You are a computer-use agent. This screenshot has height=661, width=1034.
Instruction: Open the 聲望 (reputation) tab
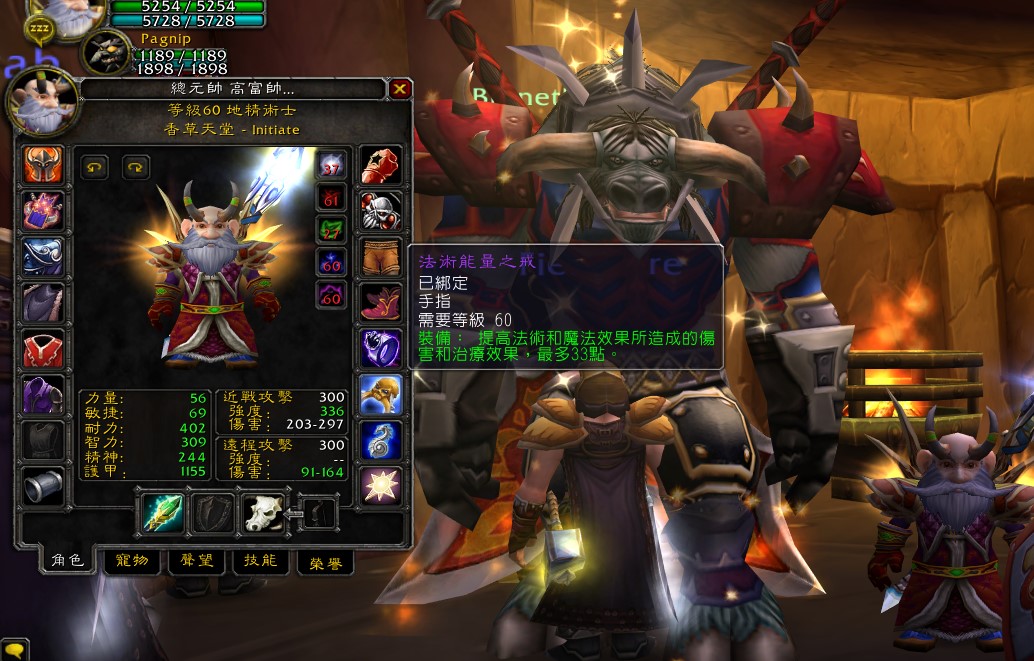[x=196, y=561]
